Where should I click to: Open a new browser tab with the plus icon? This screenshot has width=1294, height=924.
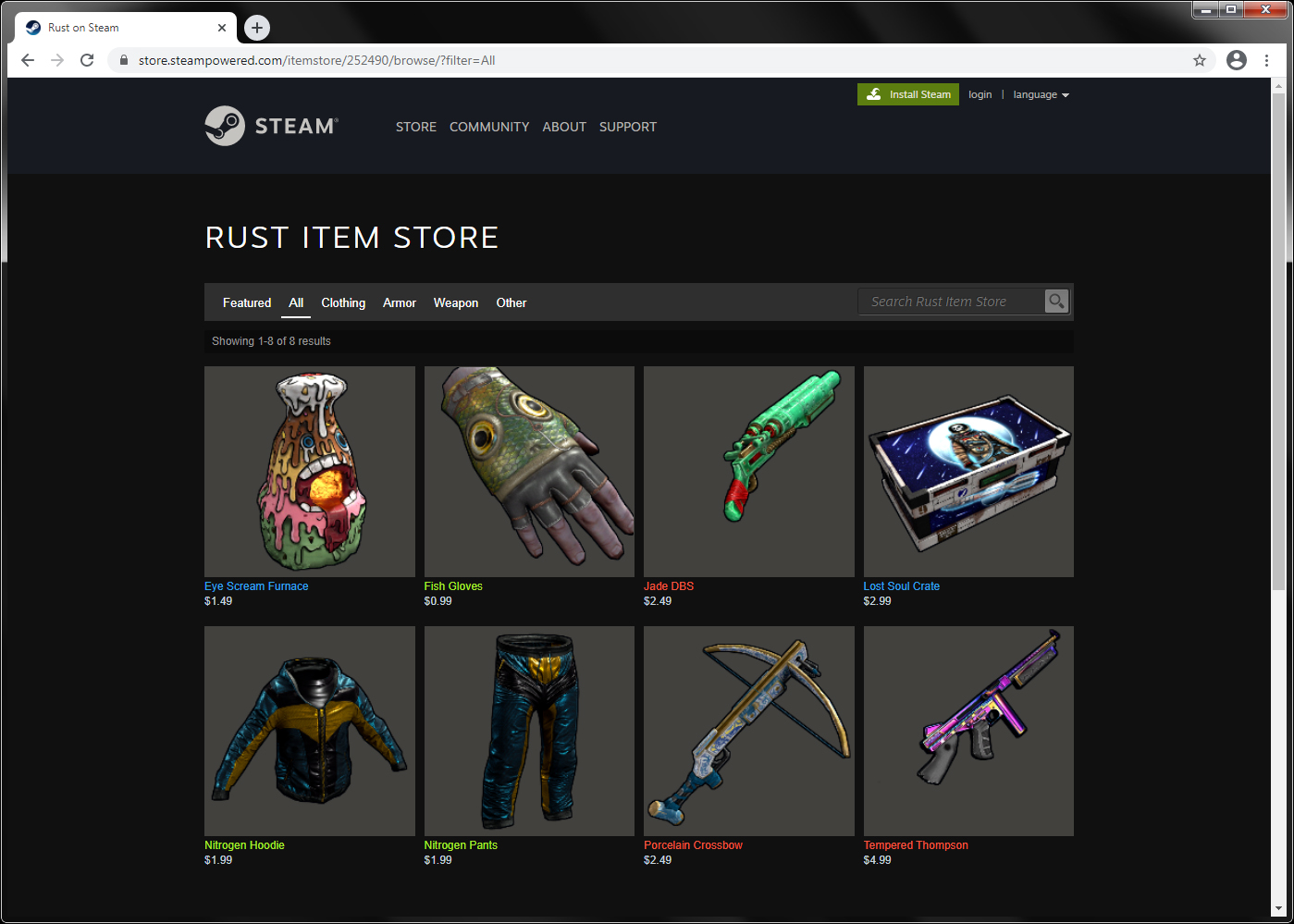[256, 28]
